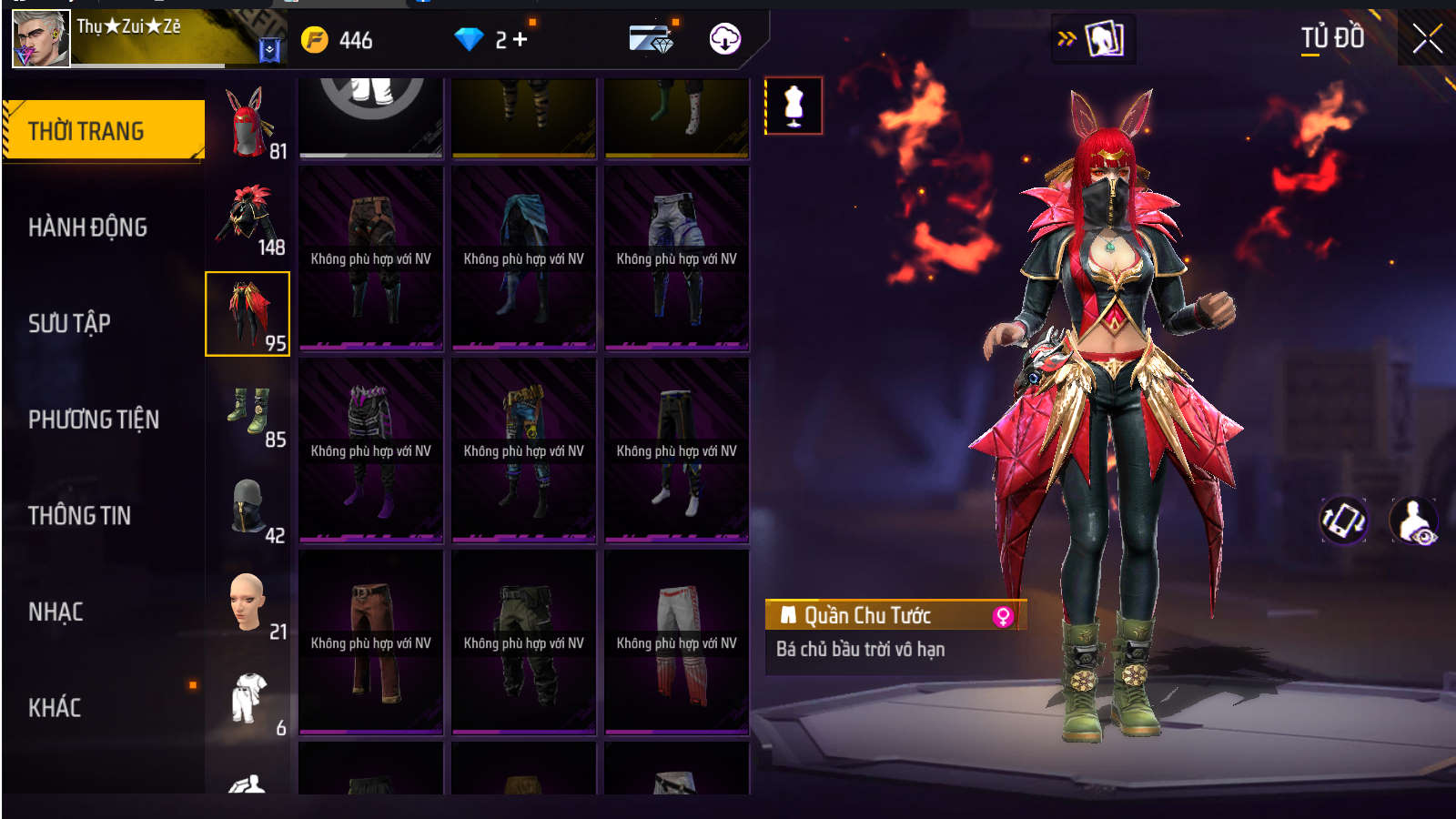Choose the red hooded head category
This screenshot has width=1456, height=819.
coord(248,124)
